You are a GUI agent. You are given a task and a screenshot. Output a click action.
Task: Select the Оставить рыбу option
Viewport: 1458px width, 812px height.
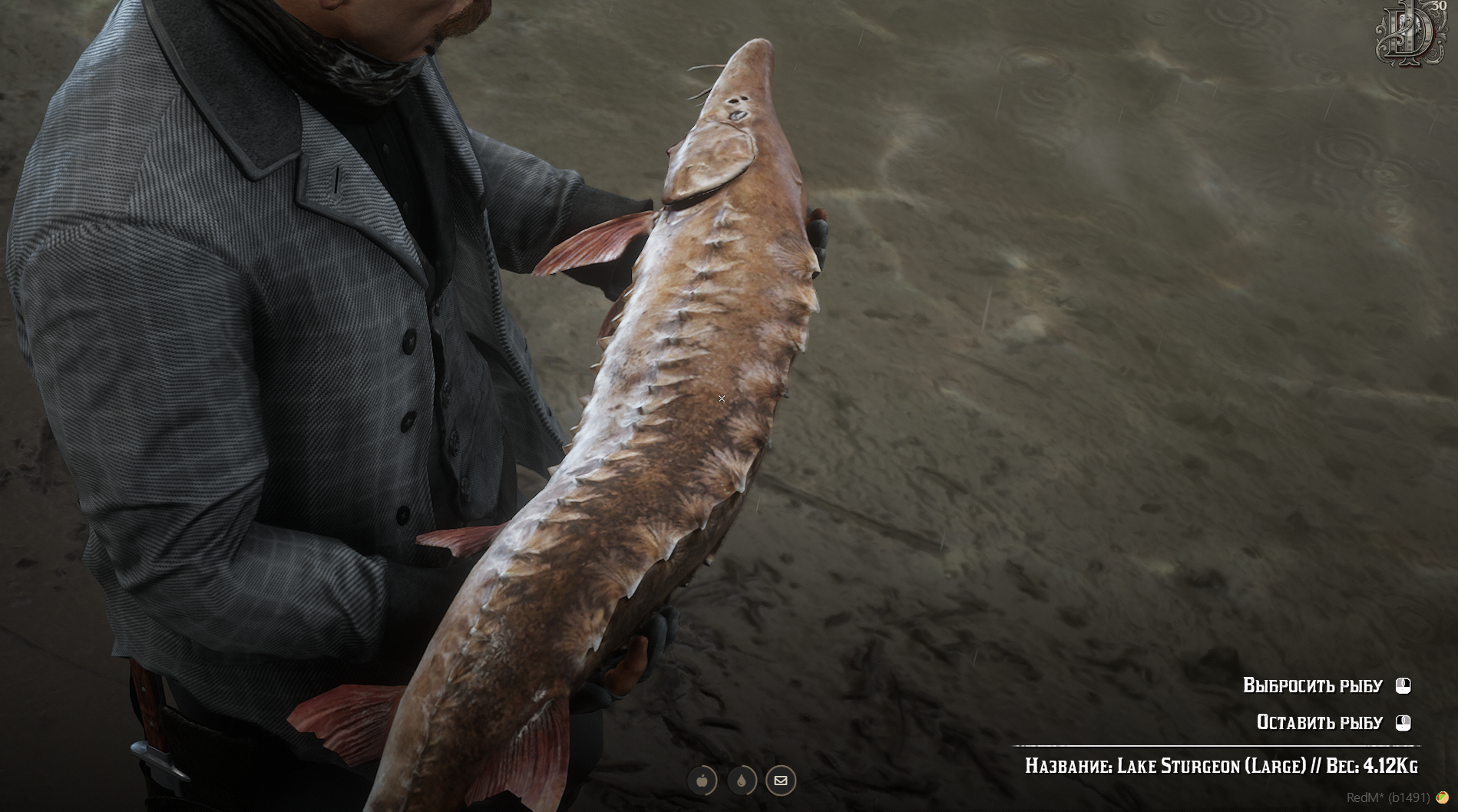1319,722
